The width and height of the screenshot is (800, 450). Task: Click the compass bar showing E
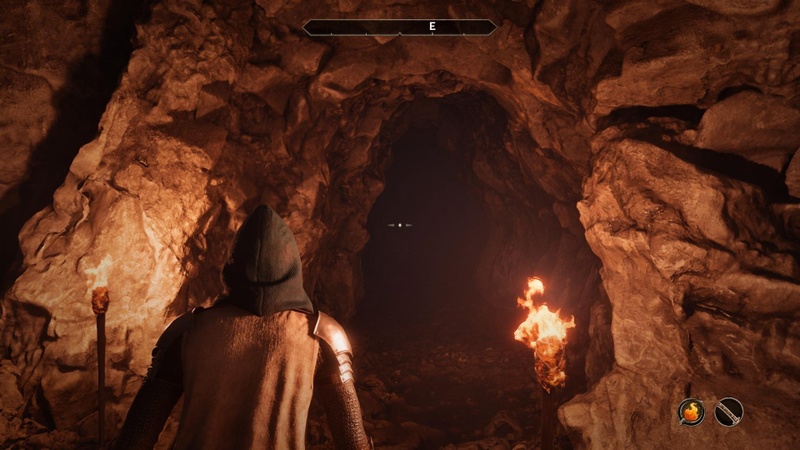click(x=400, y=27)
